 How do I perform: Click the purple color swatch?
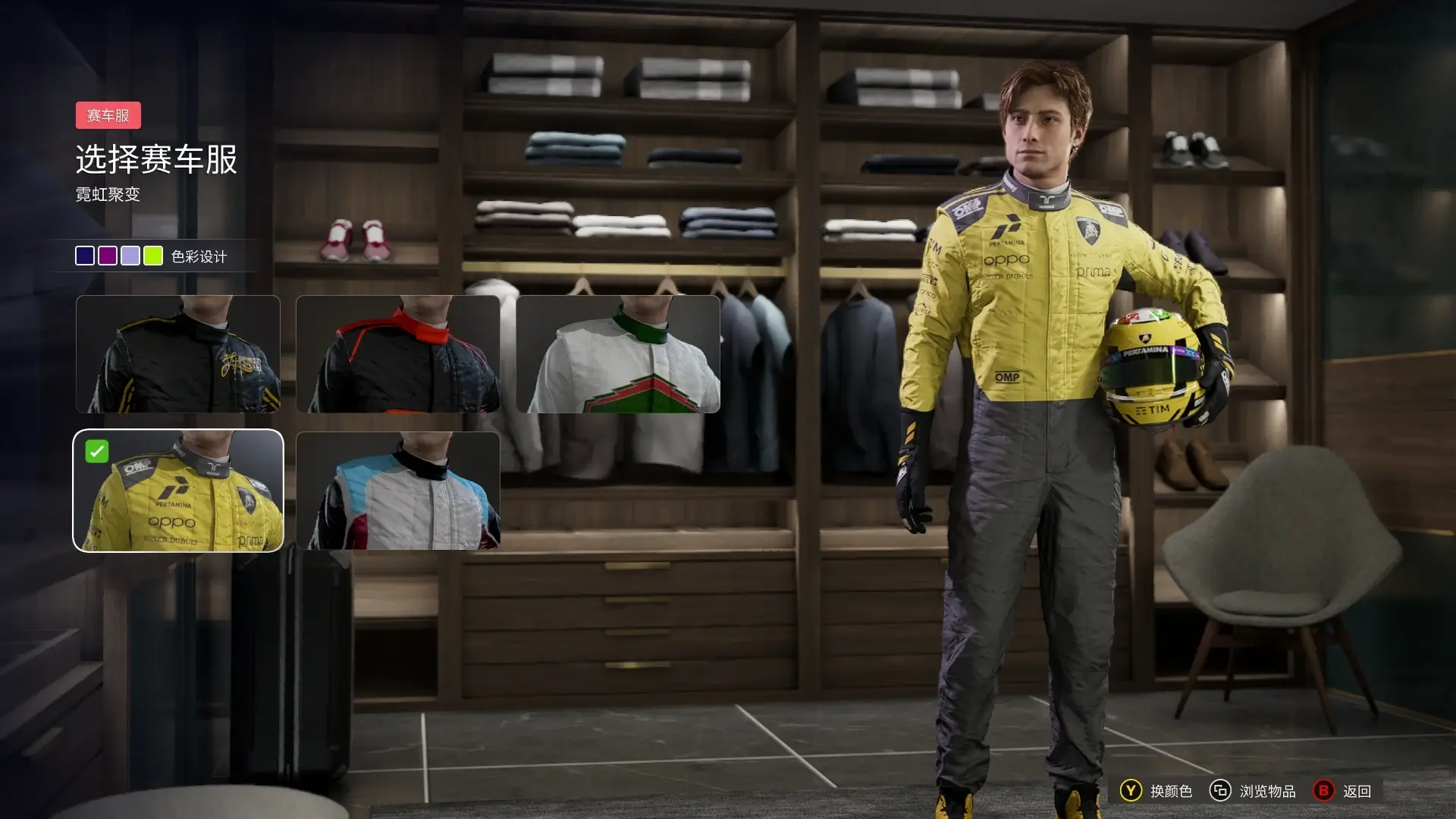coord(108,256)
